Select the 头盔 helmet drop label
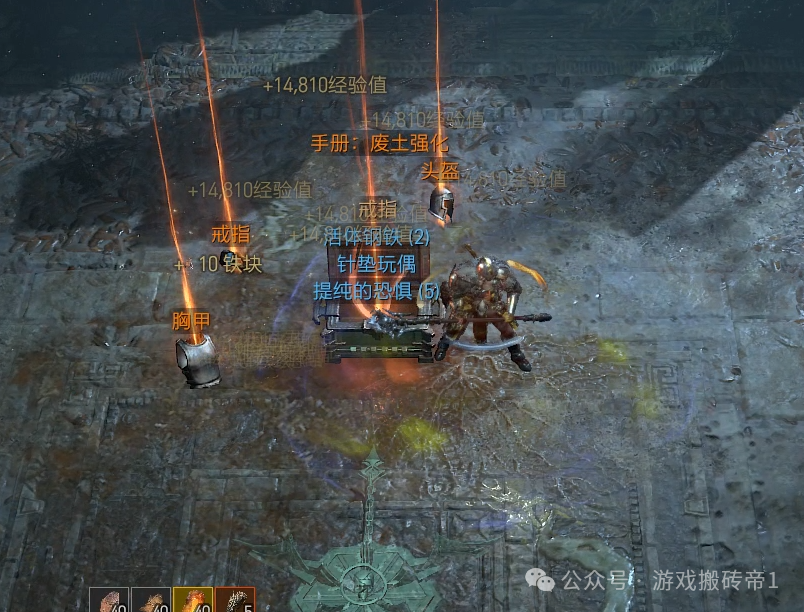This screenshot has width=804, height=612. pyautogui.click(x=438, y=171)
